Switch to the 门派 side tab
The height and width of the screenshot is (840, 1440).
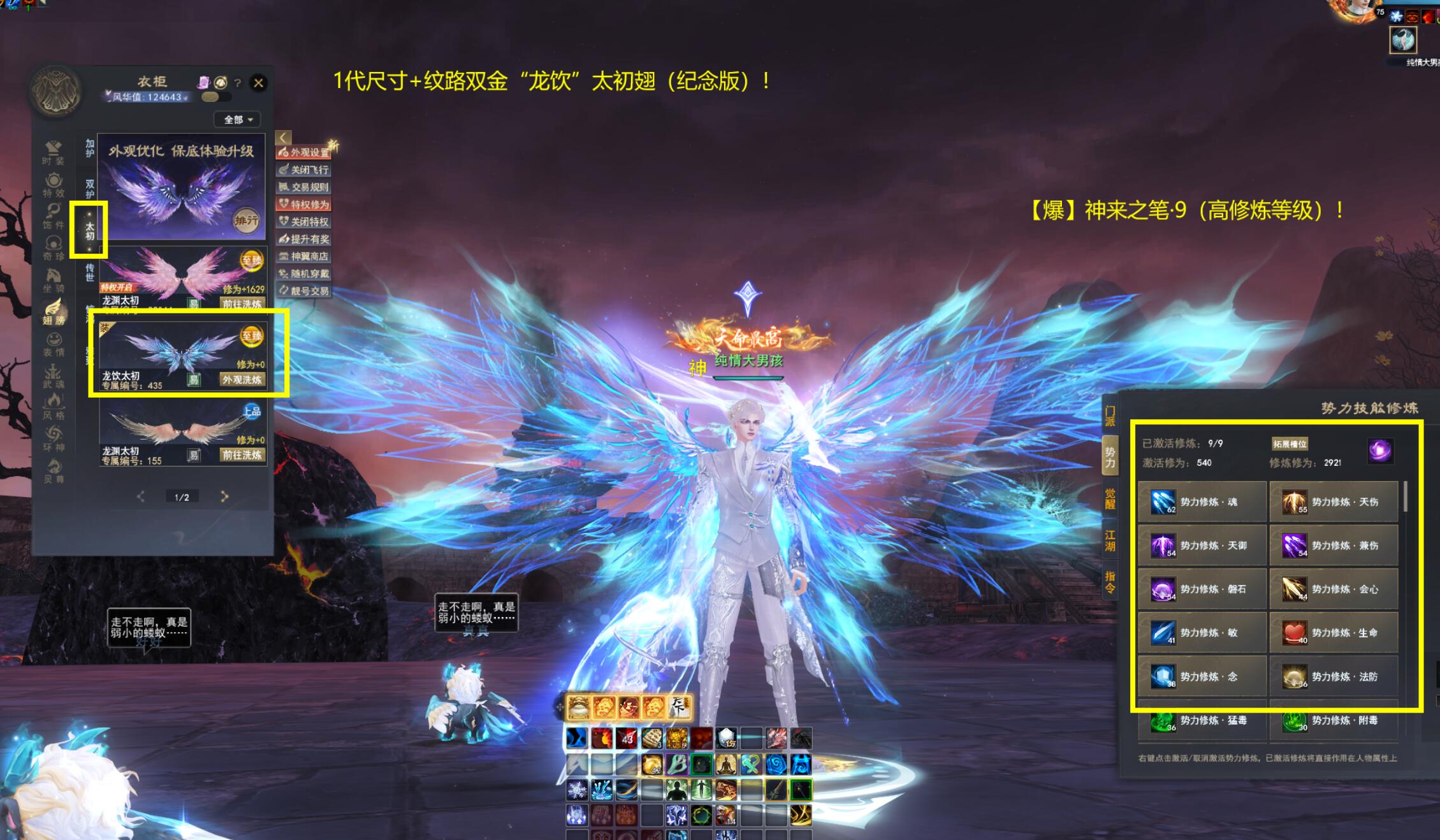(x=1110, y=416)
